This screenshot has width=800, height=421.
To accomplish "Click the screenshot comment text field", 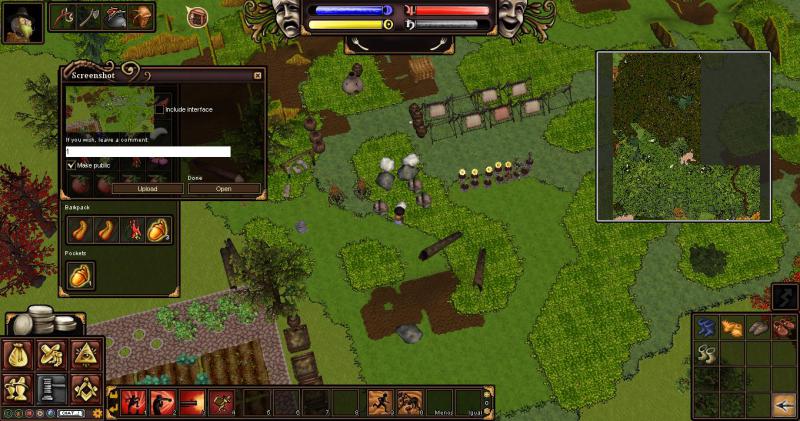I will coord(148,152).
